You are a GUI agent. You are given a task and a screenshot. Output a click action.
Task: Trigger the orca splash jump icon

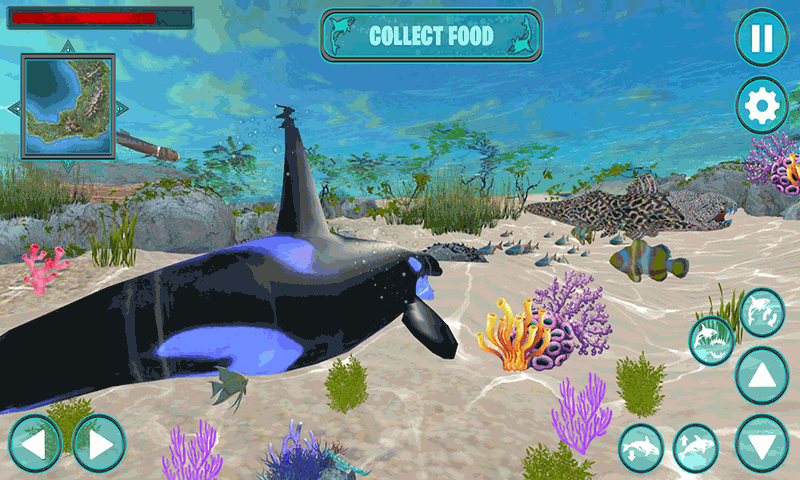tap(711, 341)
